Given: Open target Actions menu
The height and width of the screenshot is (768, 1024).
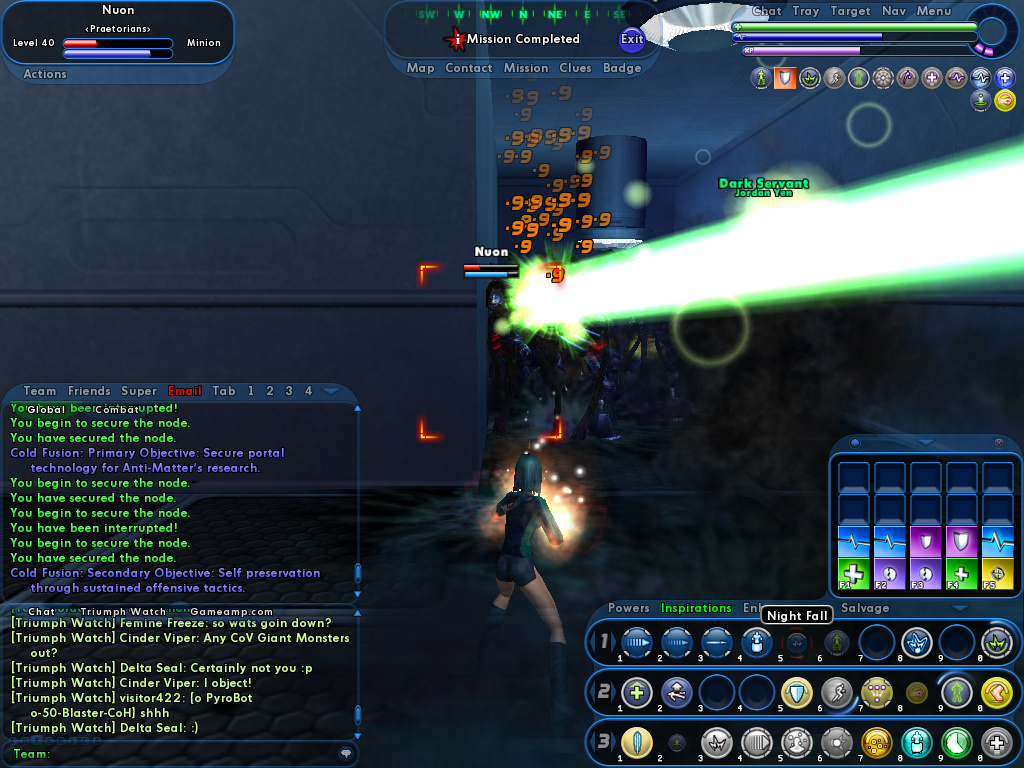Looking at the screenshot, I should tap(45, 74).
